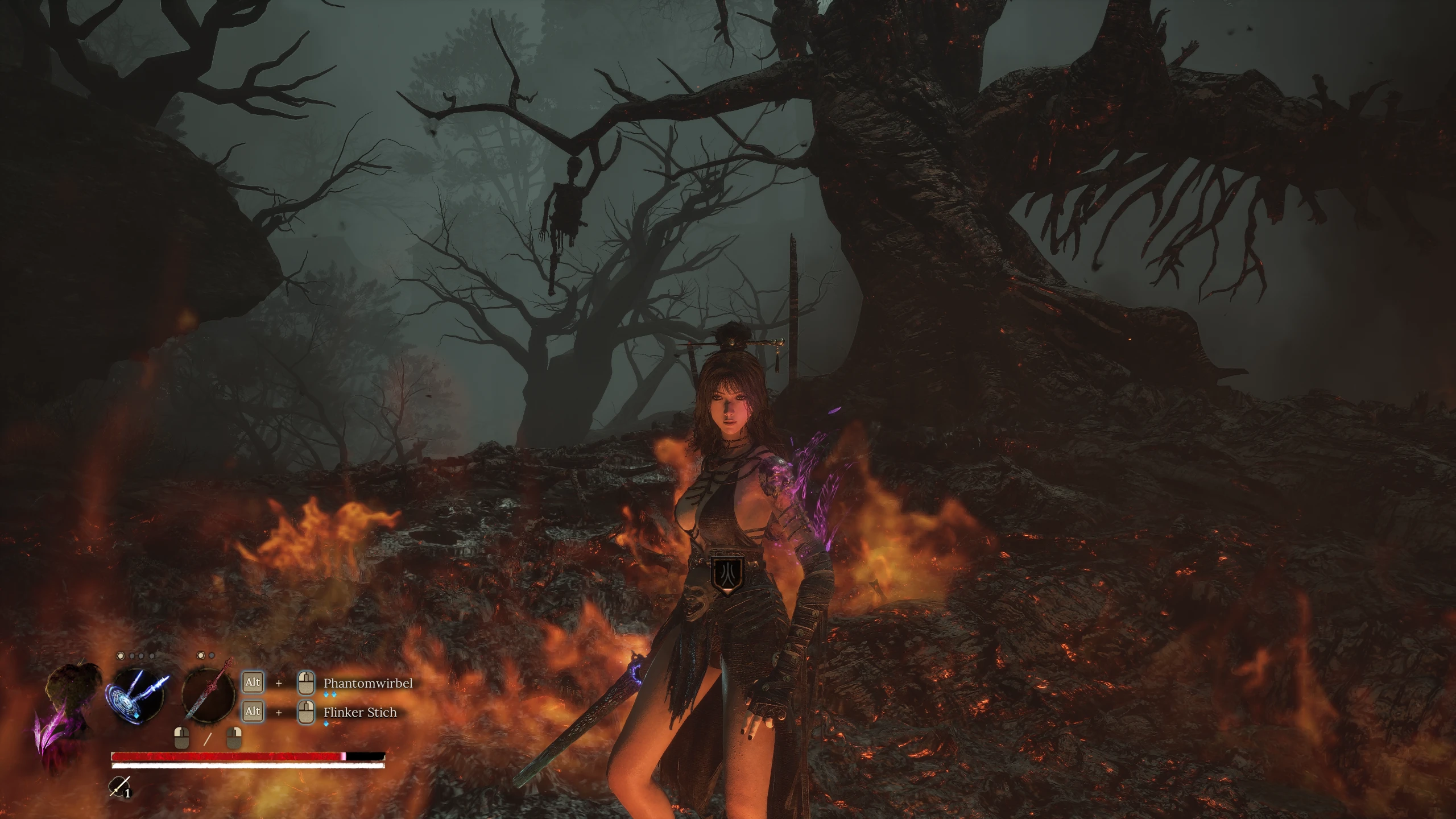1456x819 pixels.
Task: Click the Flinker Stich skill label
Action: pyautogui.click(x=360, y=712)
